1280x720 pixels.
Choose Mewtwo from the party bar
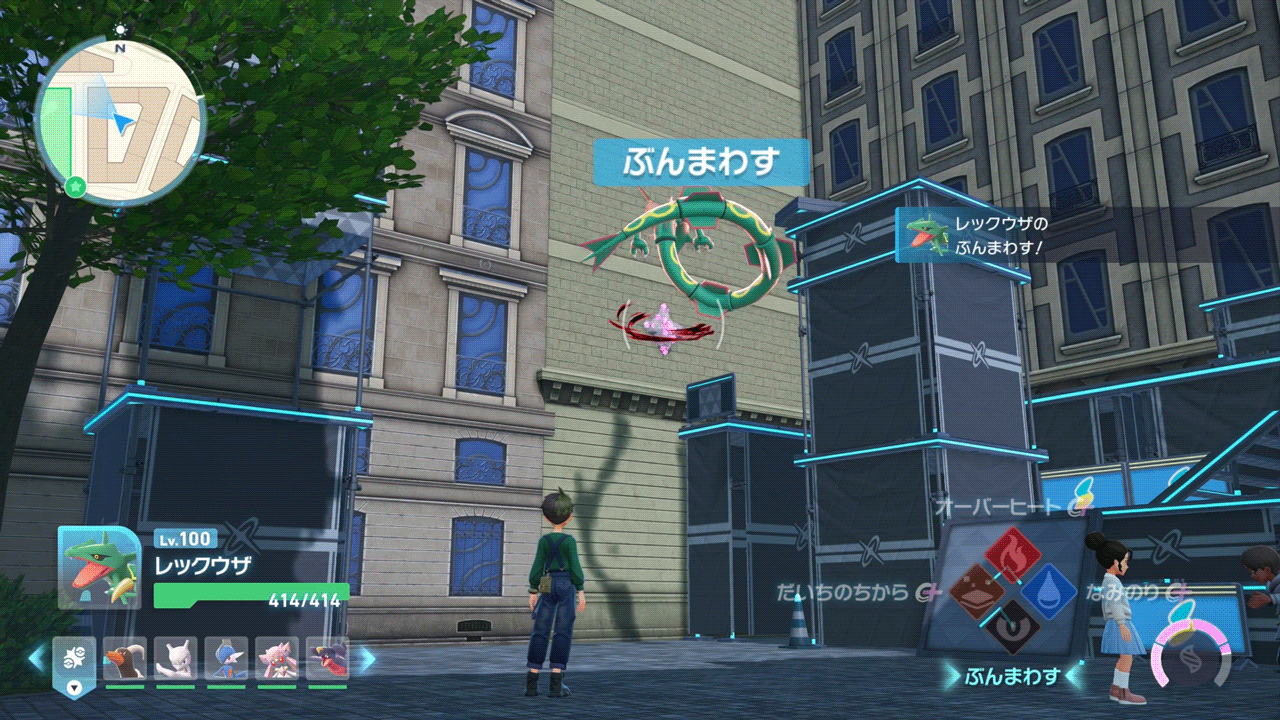(x=175, y=658)
